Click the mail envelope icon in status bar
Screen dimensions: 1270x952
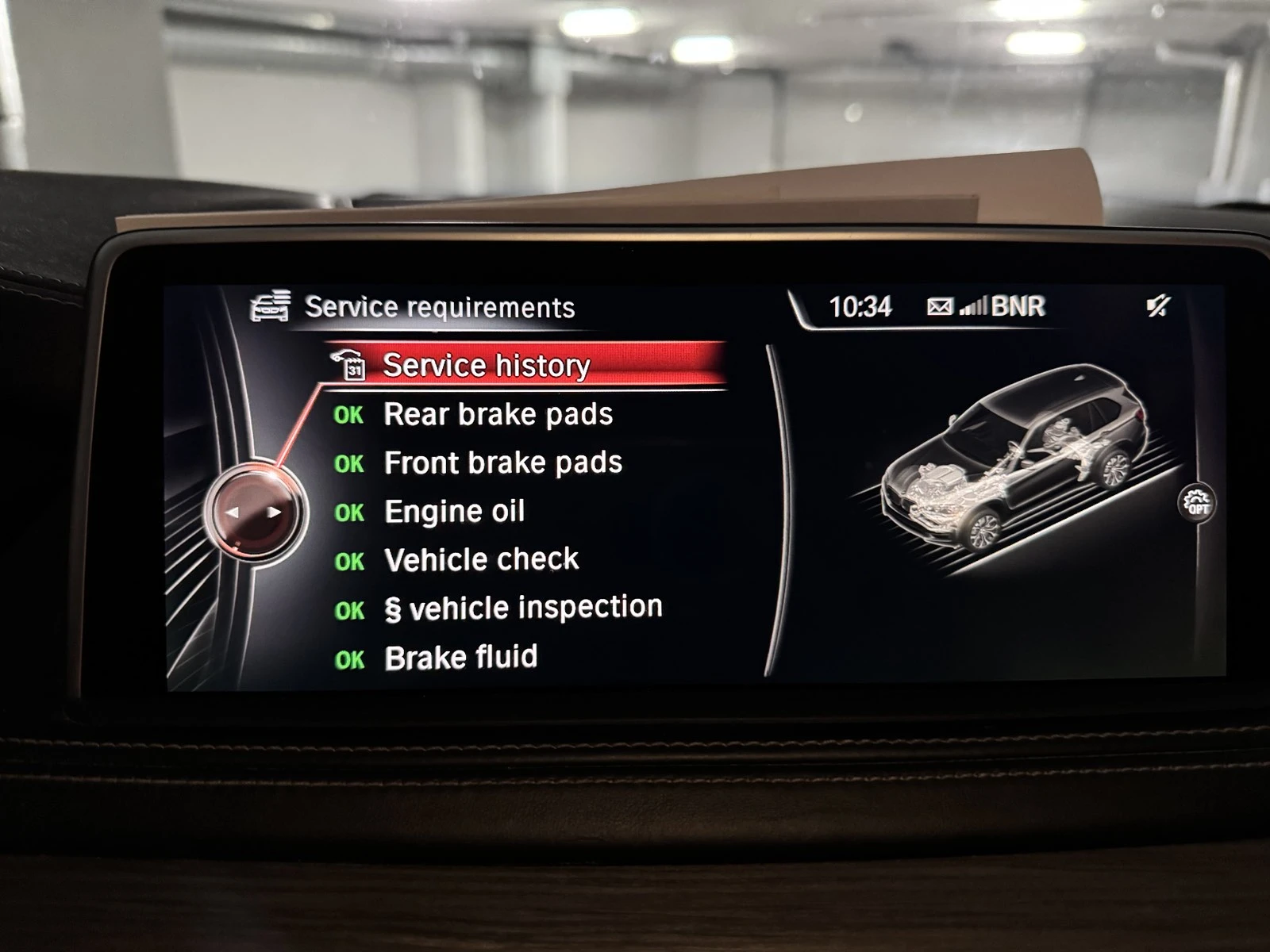(938, 308)
